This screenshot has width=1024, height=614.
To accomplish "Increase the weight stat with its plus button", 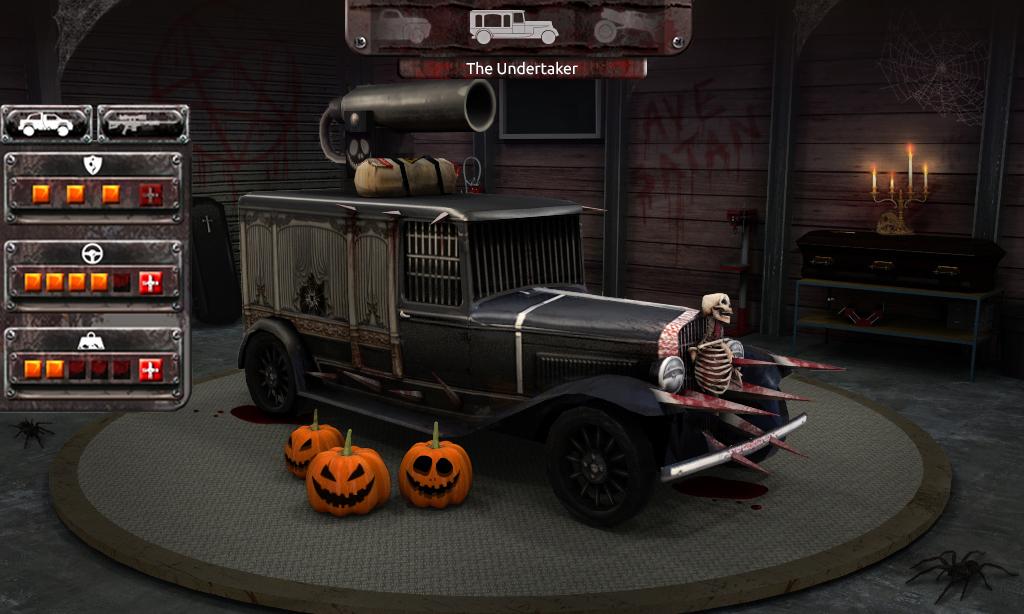I will [150, 370].
